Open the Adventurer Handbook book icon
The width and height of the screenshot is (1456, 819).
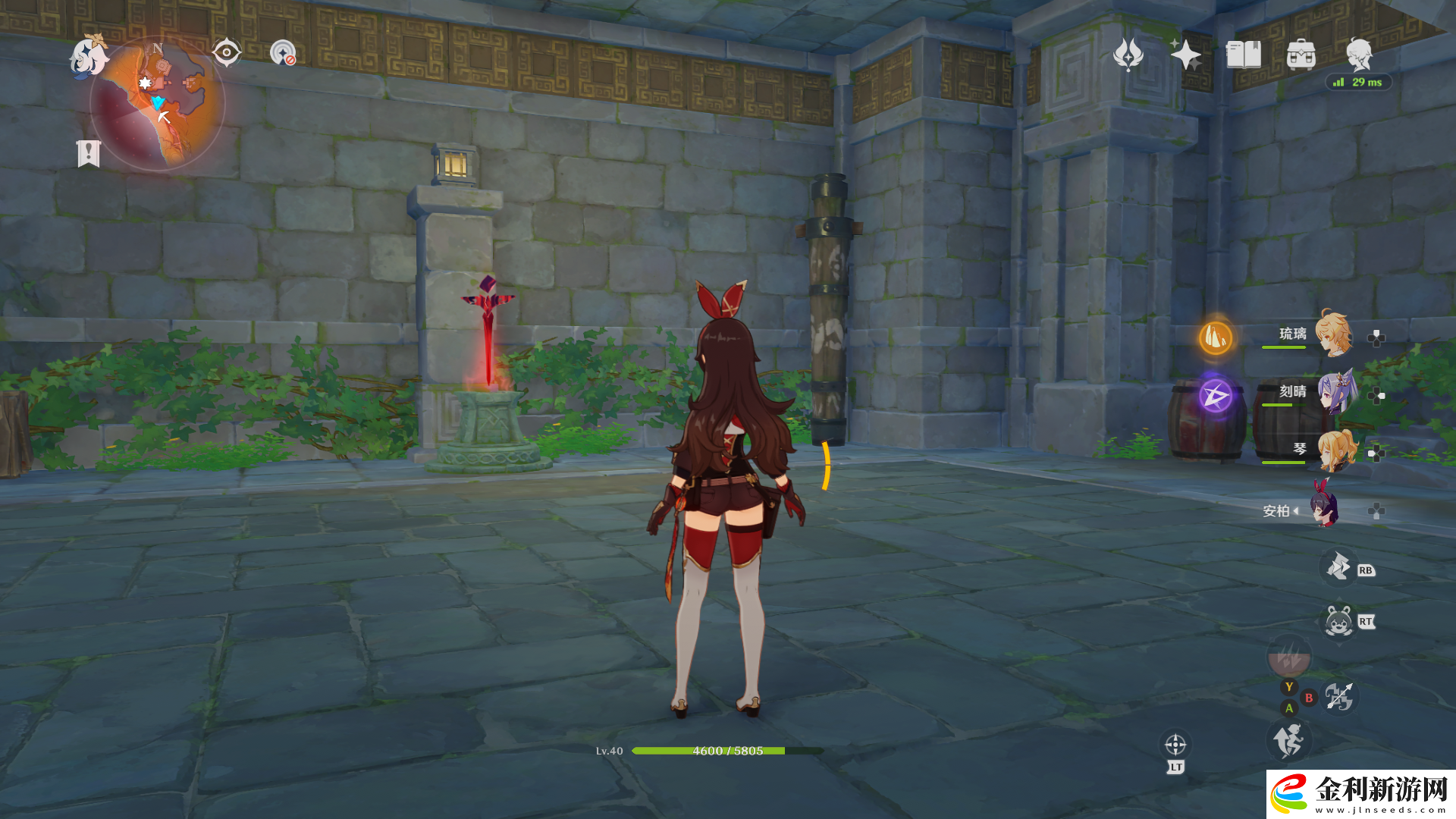tap(1243, 55)
